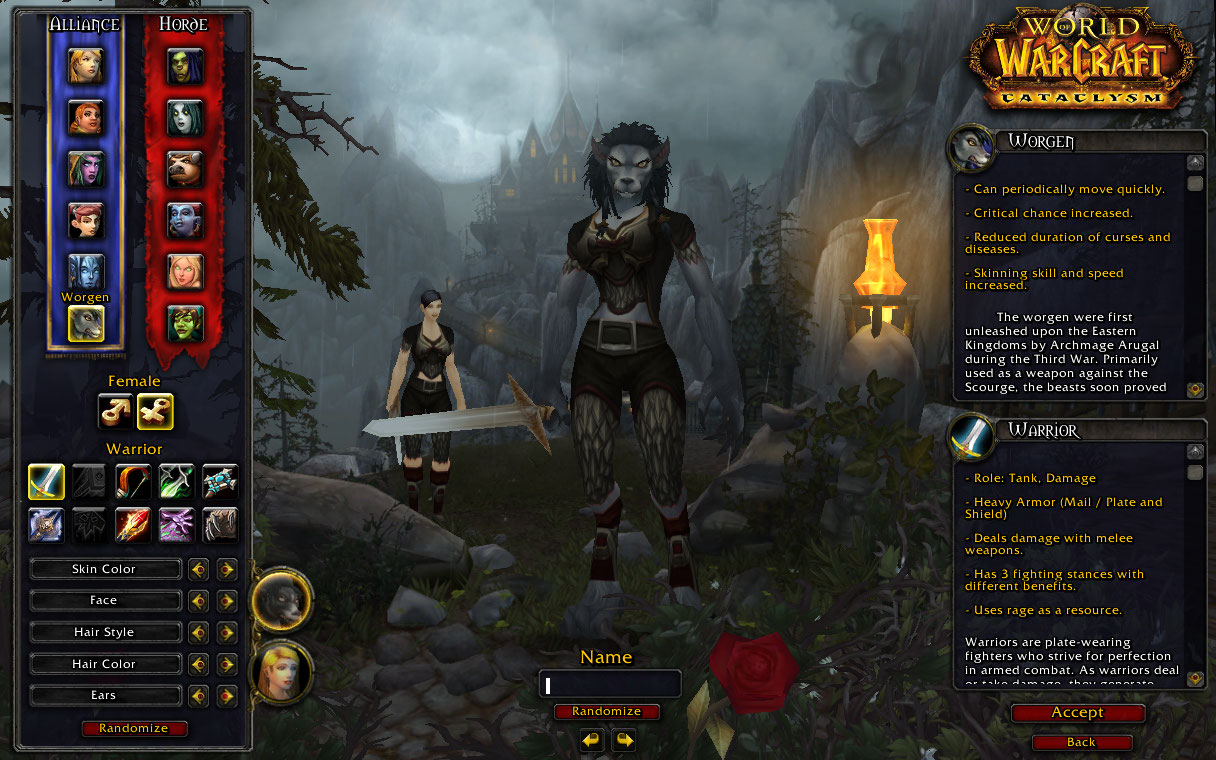Screen dimensions: 1216x760
Task: Randomize the character's appearance
Action: (x=133, y=728)
